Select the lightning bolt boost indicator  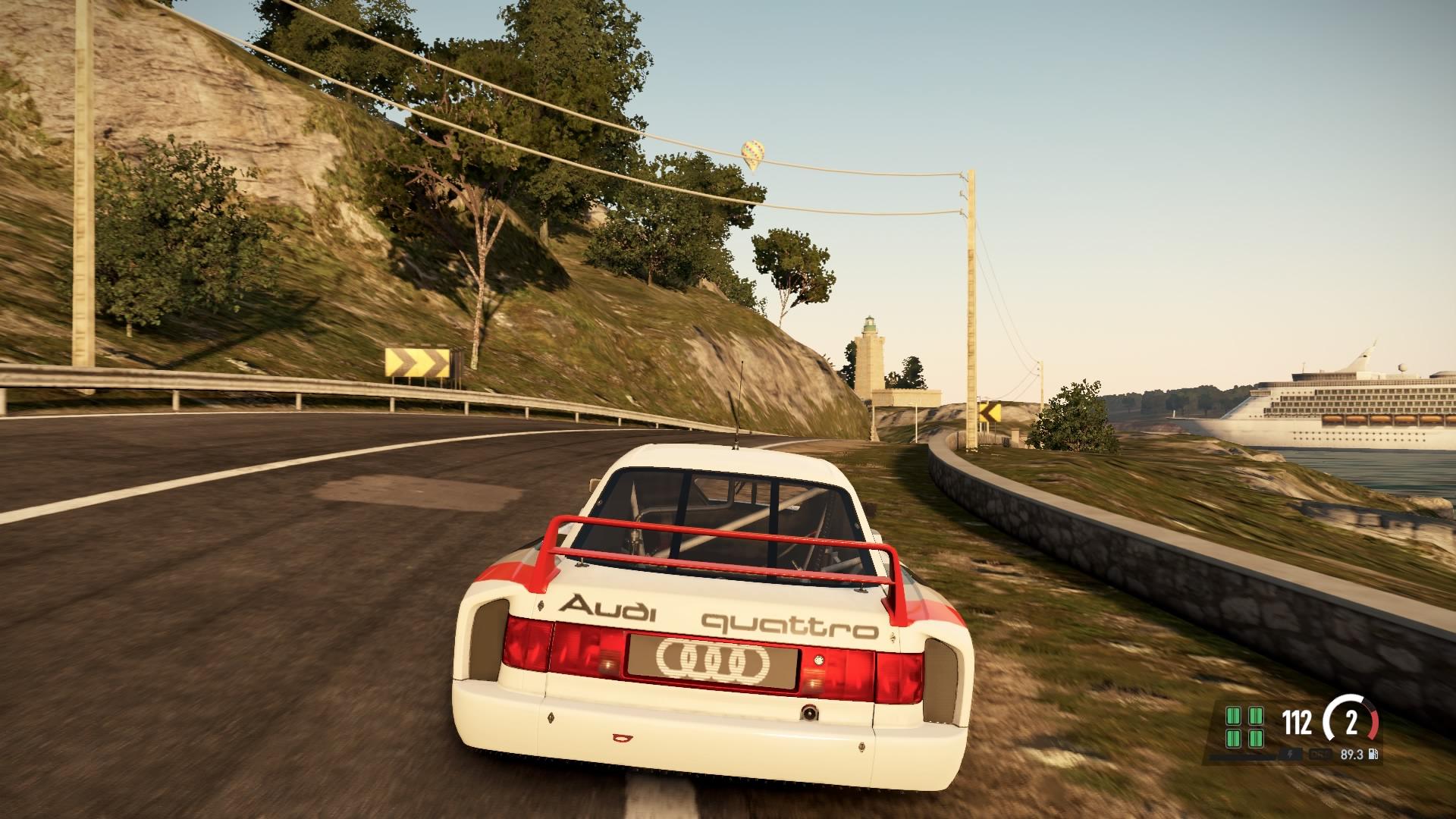[1291, 755]
